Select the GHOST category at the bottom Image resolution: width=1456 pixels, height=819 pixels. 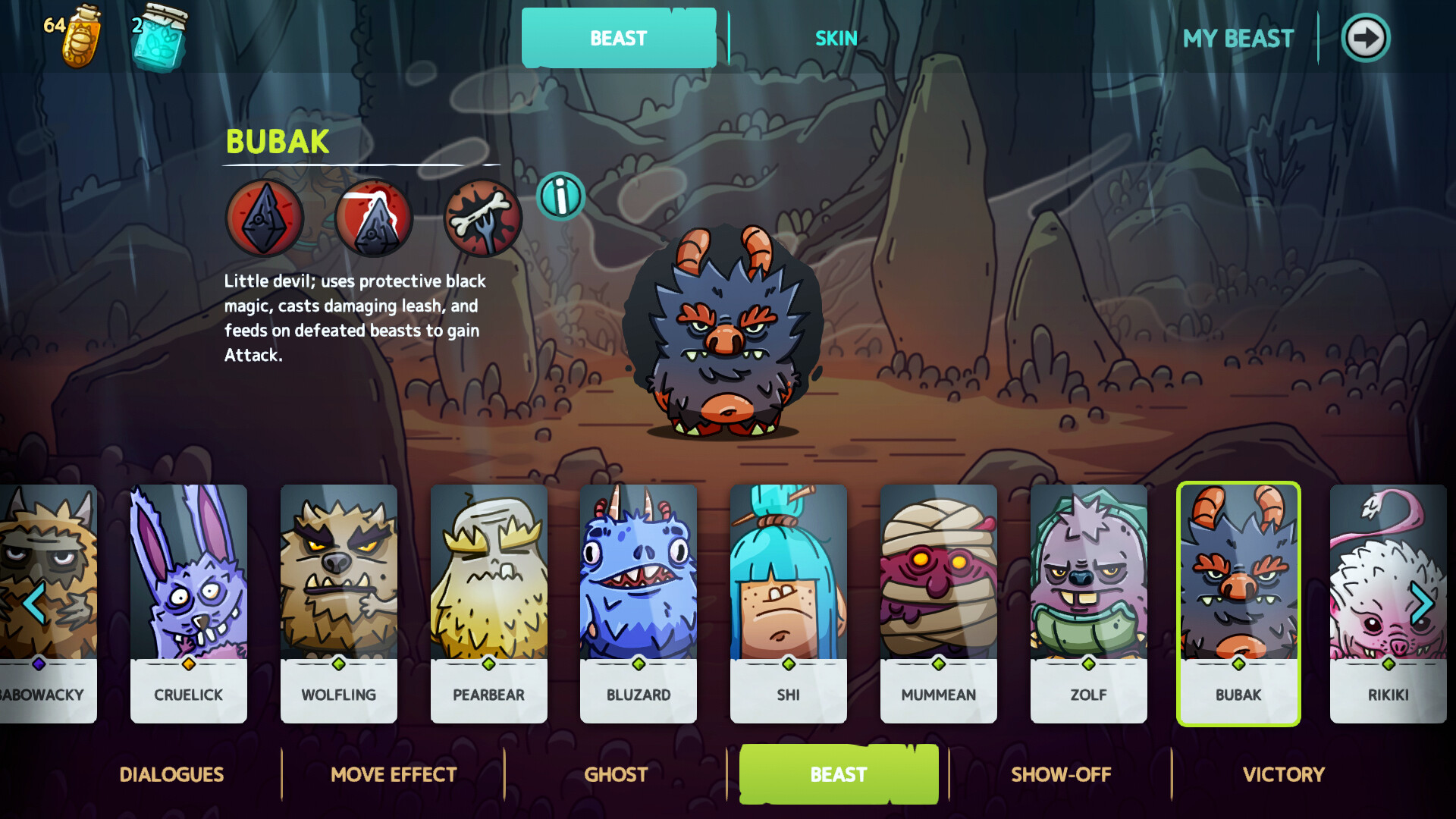(x=616, y=774)
